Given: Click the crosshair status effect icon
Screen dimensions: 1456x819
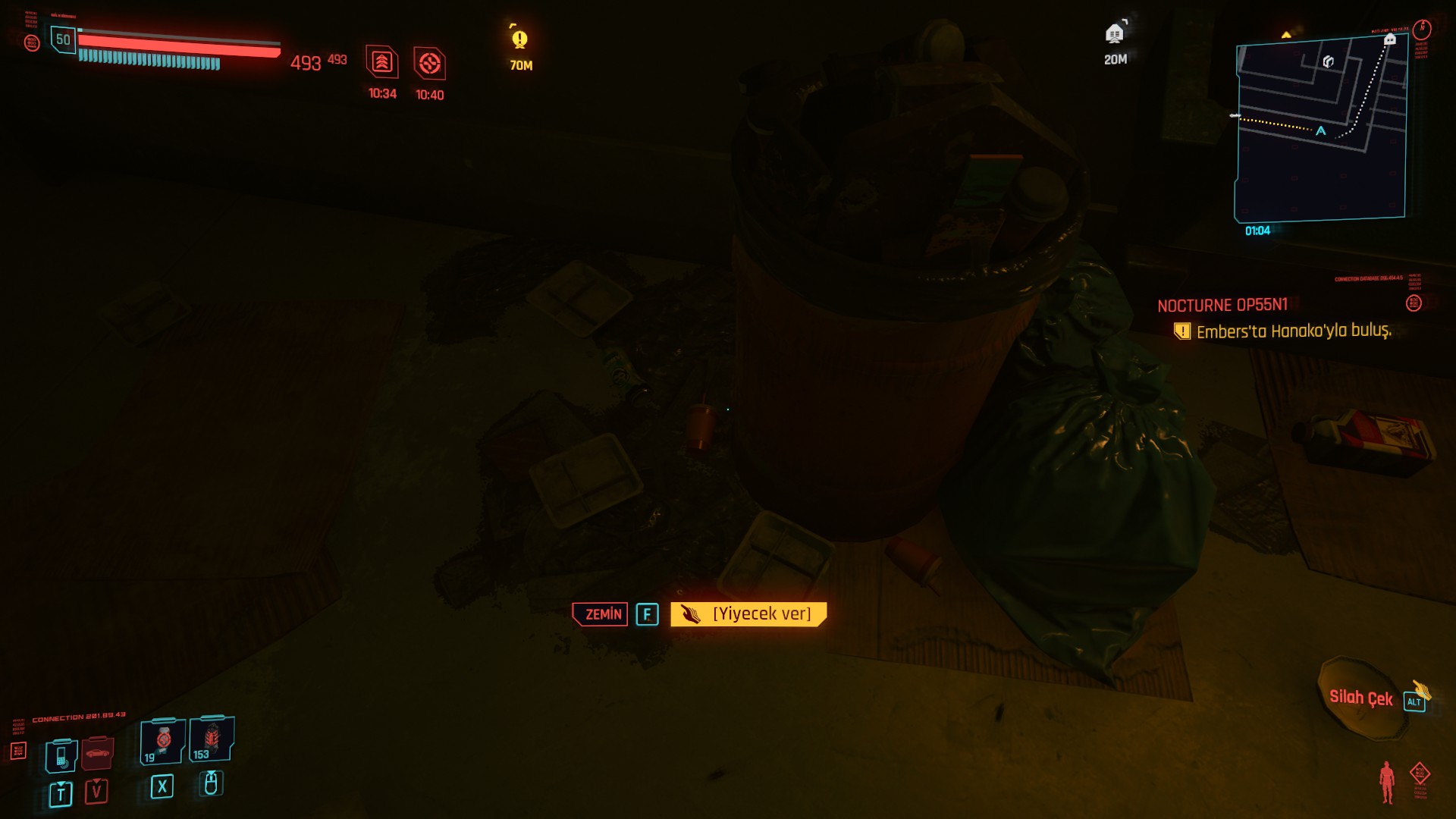Looking at the screenshot, I should click(429, 64).
